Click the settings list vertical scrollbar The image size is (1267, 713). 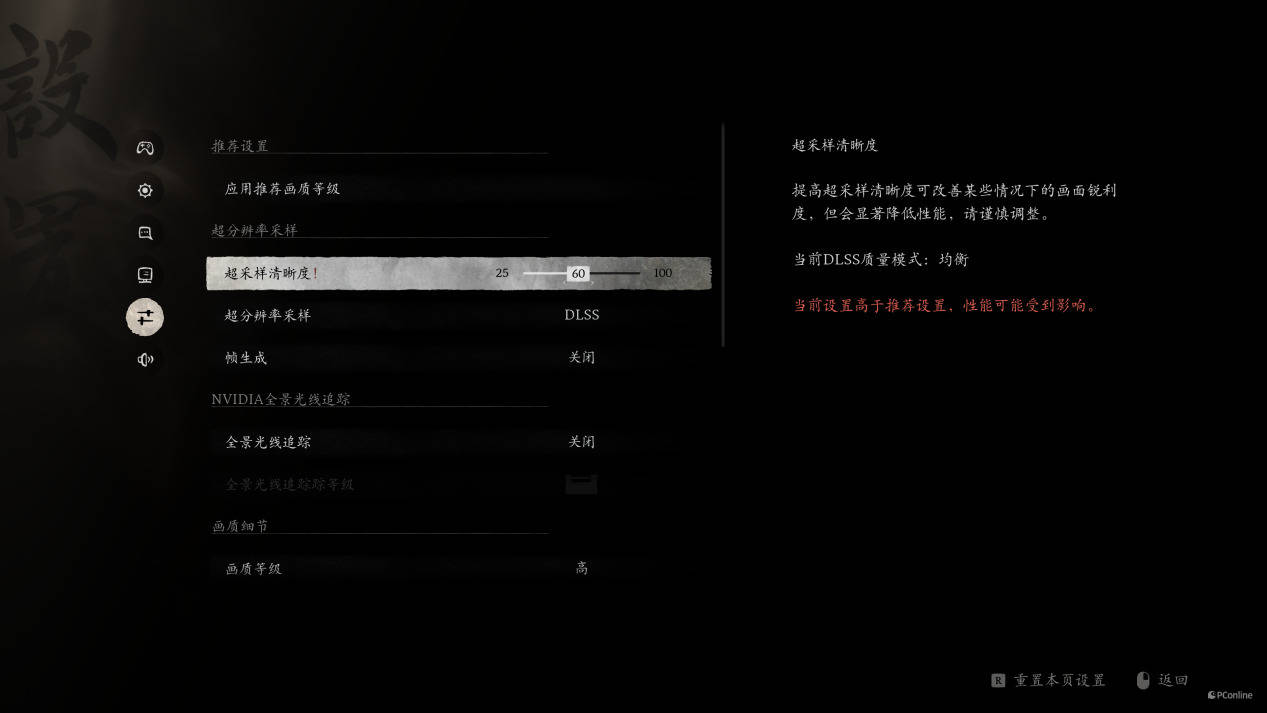[x=723, y=235]
